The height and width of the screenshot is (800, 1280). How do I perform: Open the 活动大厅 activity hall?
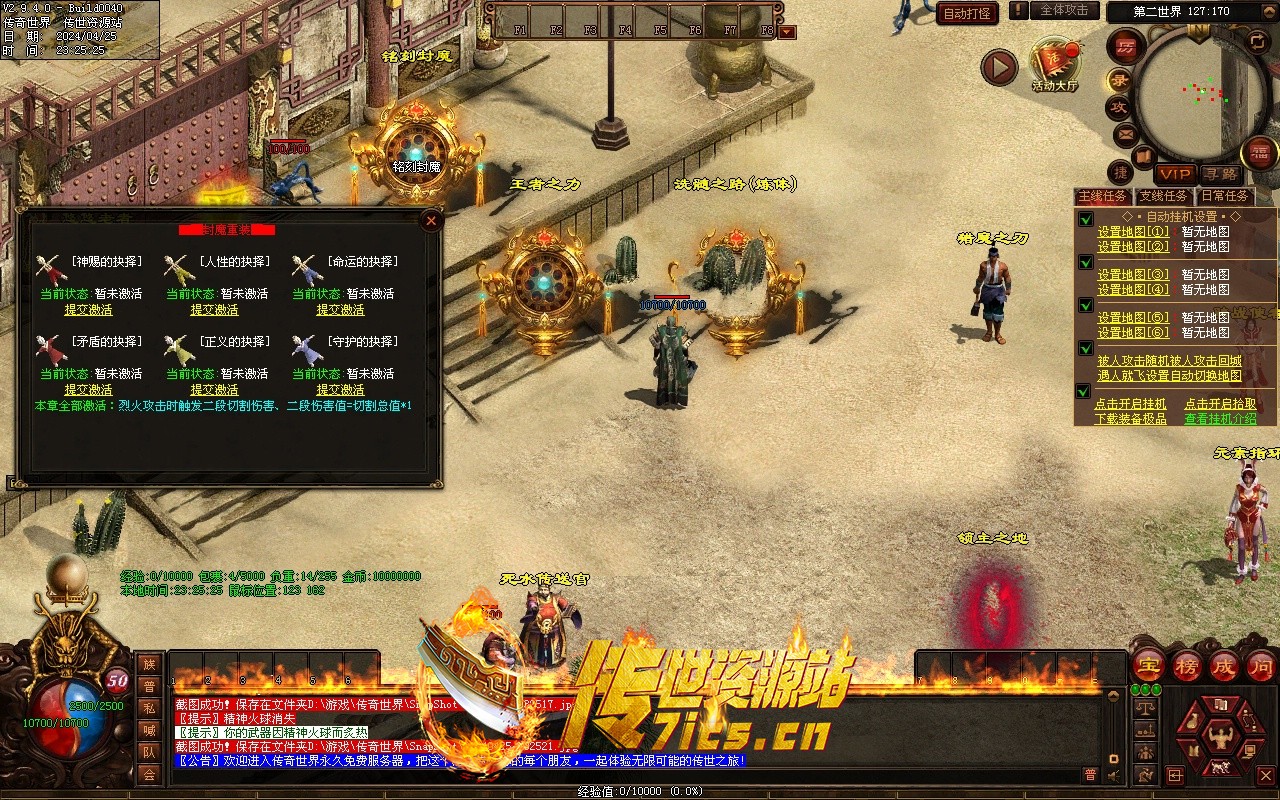[1055, 64]
